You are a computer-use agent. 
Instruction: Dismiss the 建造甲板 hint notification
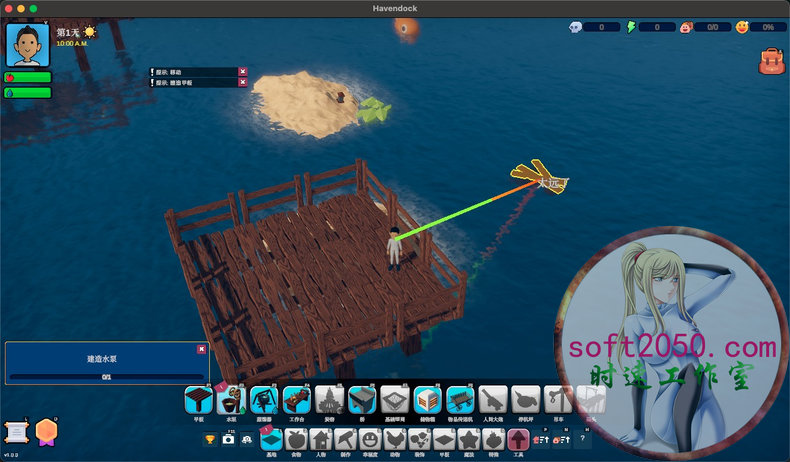tap(243, 83)
